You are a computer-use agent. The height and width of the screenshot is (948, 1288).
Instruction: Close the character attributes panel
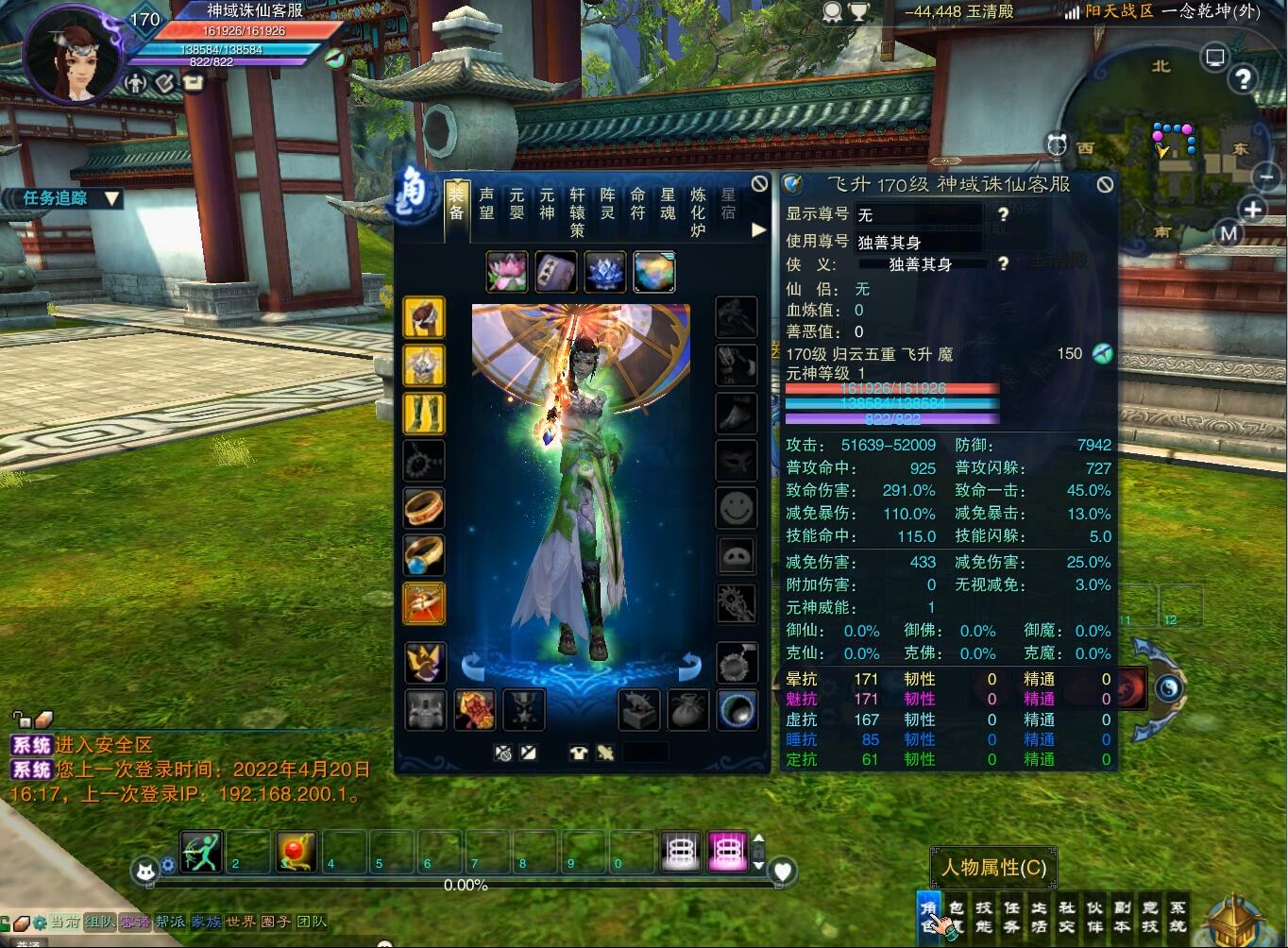1105,184
